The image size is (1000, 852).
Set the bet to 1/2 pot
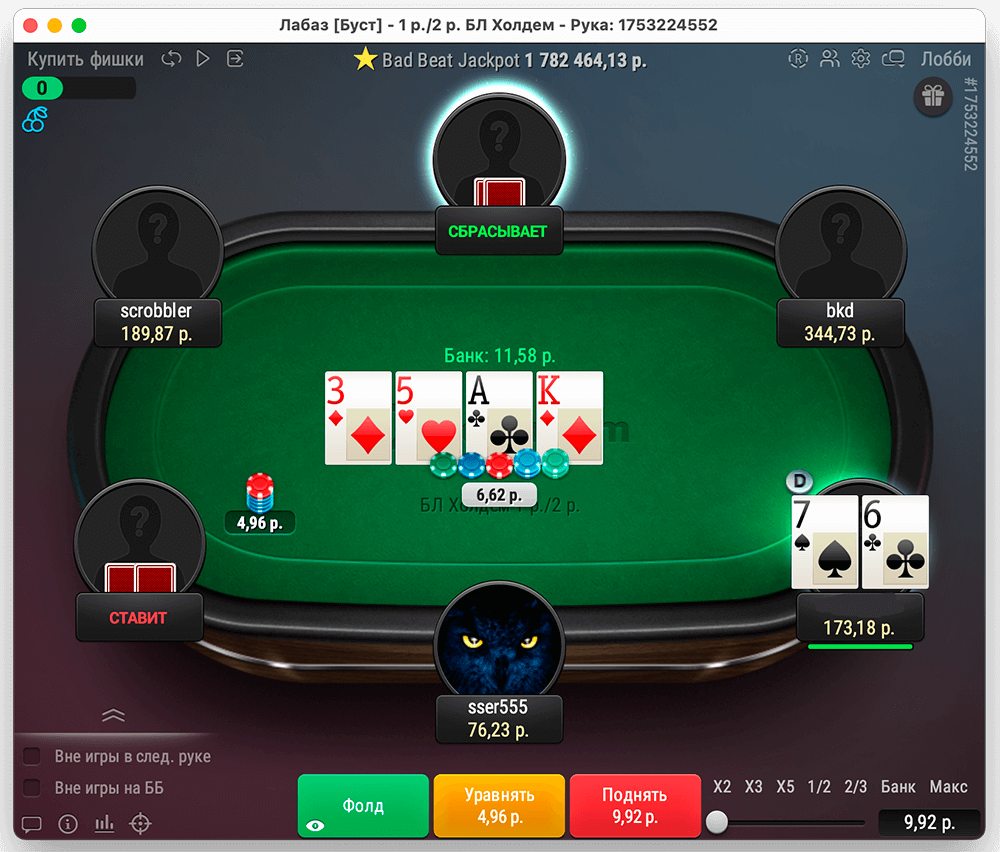tap(819, 787)
